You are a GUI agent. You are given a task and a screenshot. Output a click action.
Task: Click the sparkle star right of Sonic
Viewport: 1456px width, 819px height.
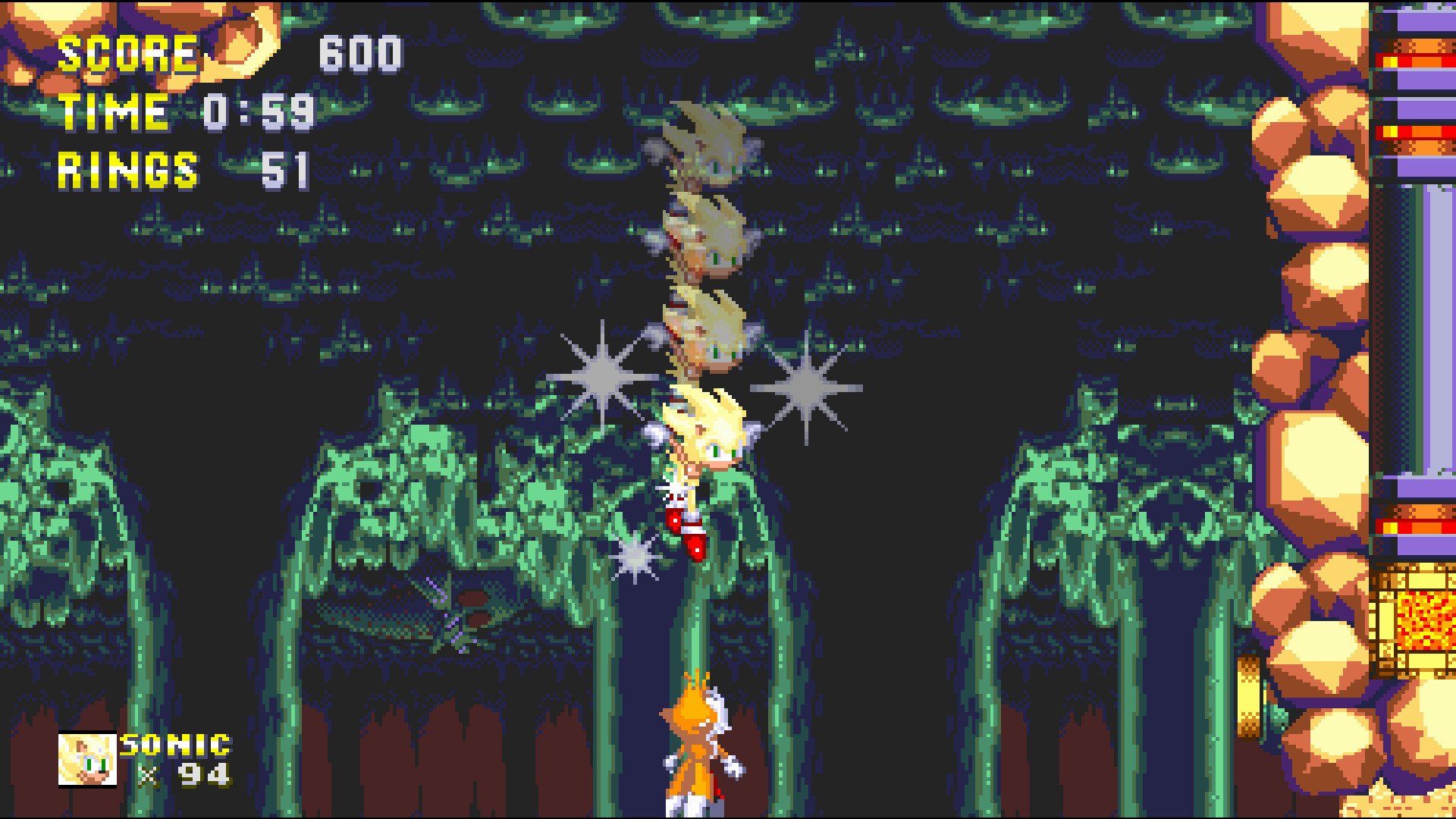[806, 387]
